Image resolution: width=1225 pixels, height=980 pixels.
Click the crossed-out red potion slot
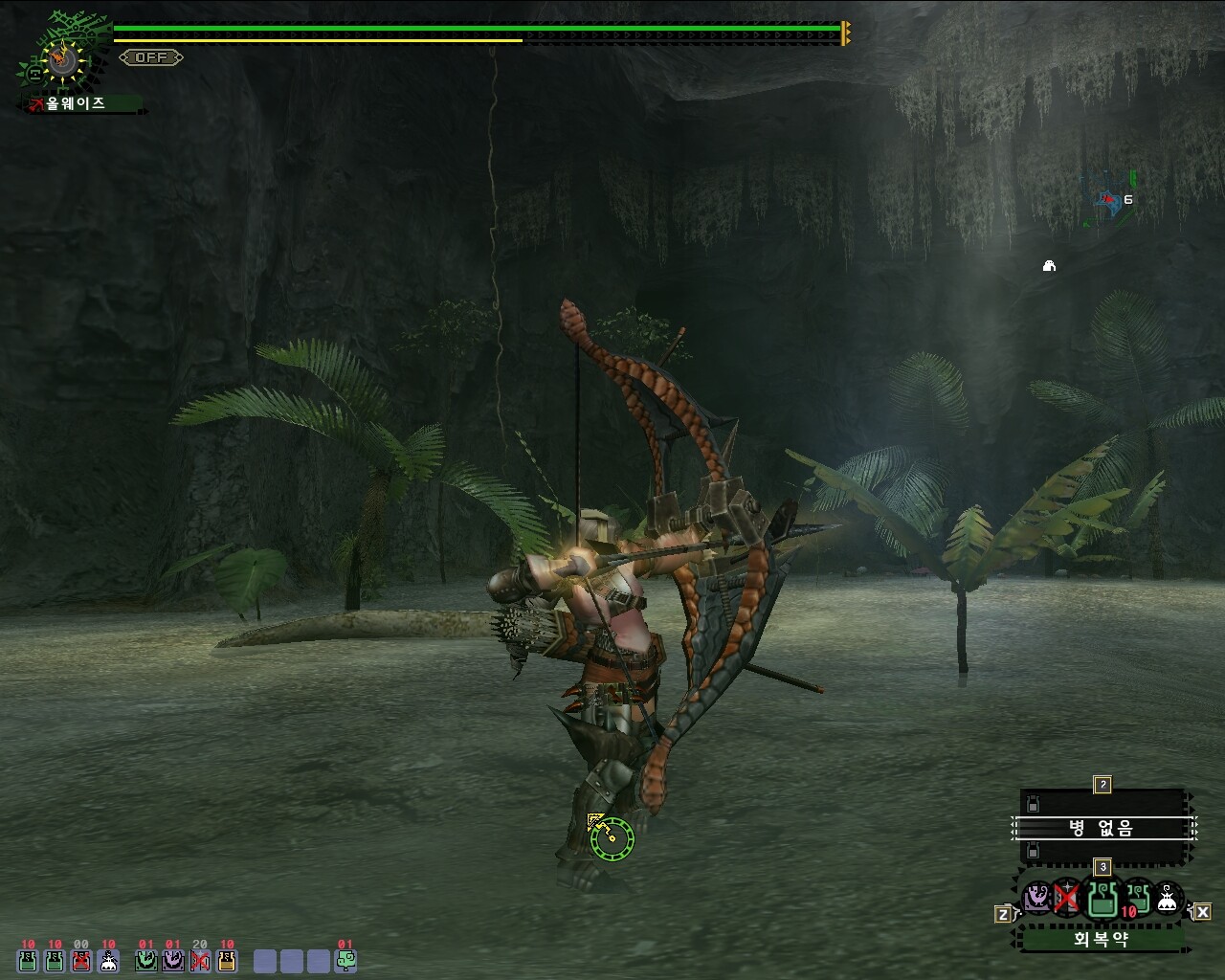click(x=81, y=960)
